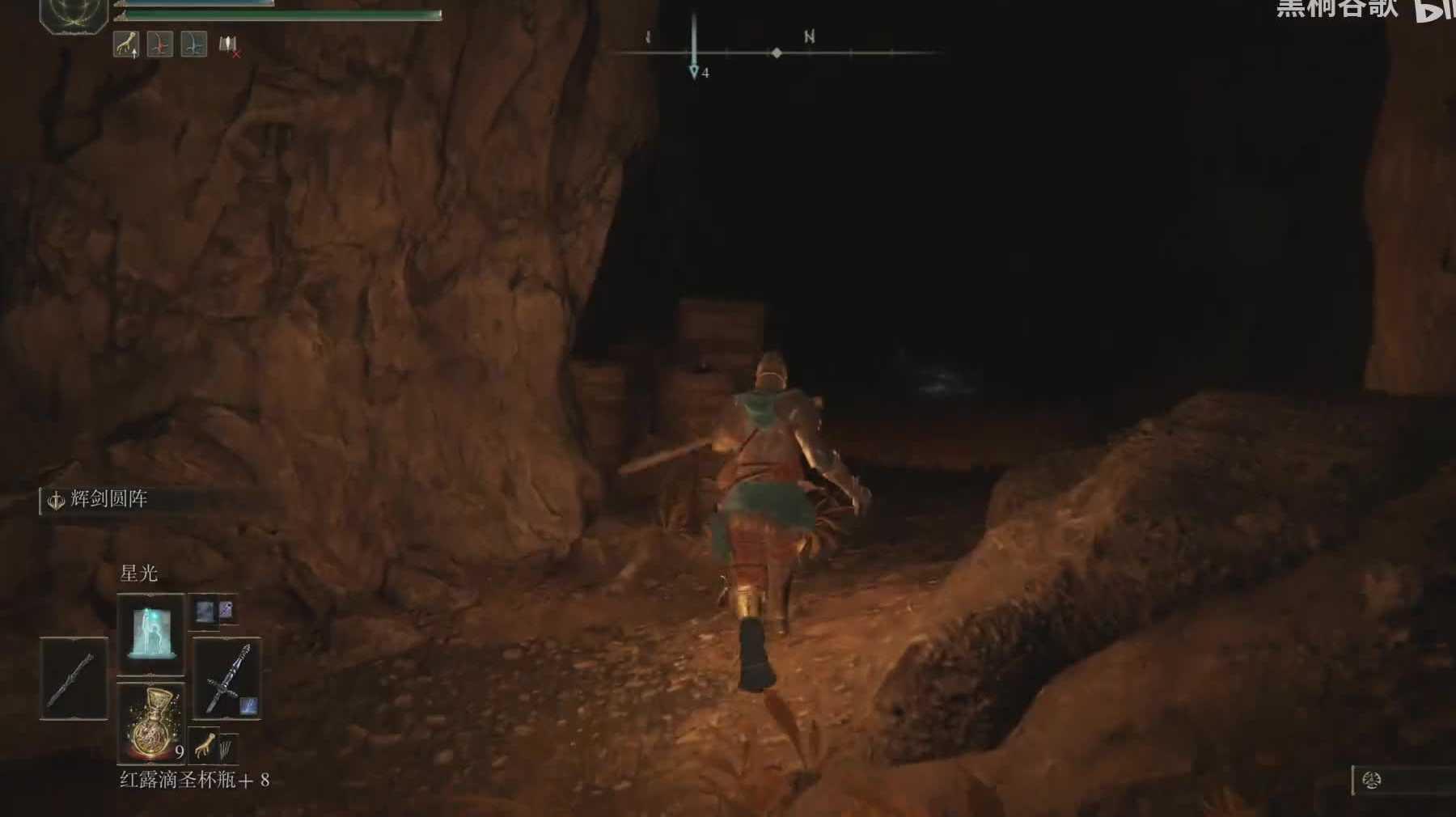Click the yellow branch buff icon

125,44
